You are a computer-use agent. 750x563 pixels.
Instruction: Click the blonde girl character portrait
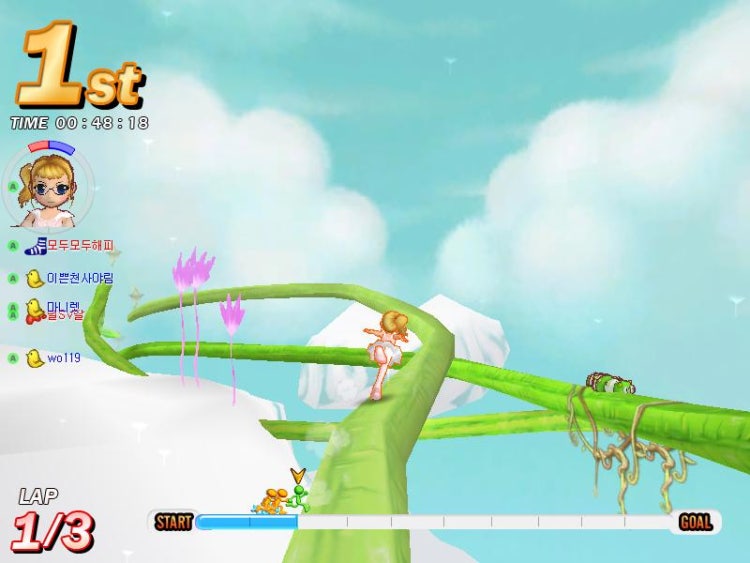pos(47,188)
